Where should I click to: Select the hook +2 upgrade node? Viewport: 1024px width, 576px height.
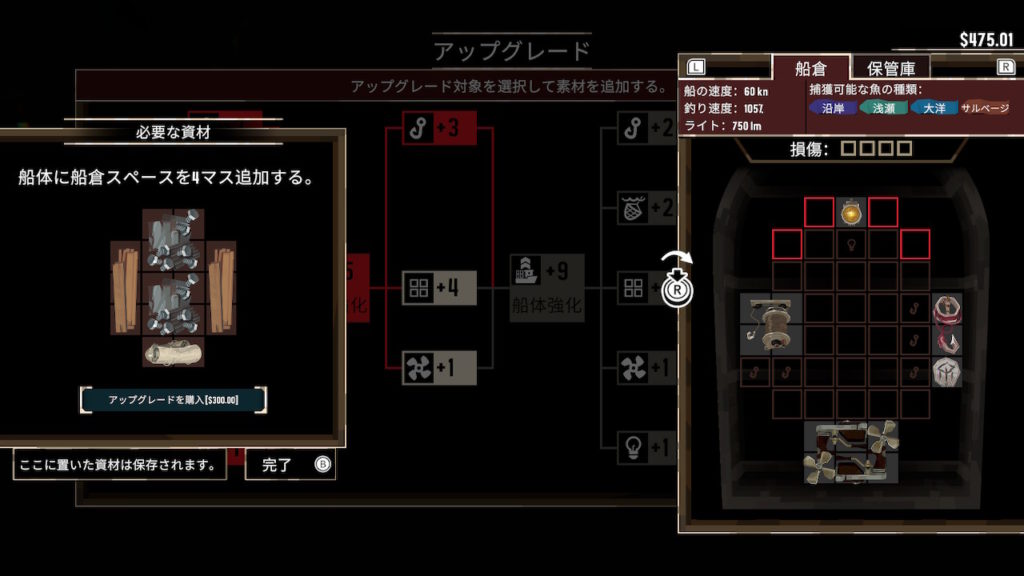point(645,128)
